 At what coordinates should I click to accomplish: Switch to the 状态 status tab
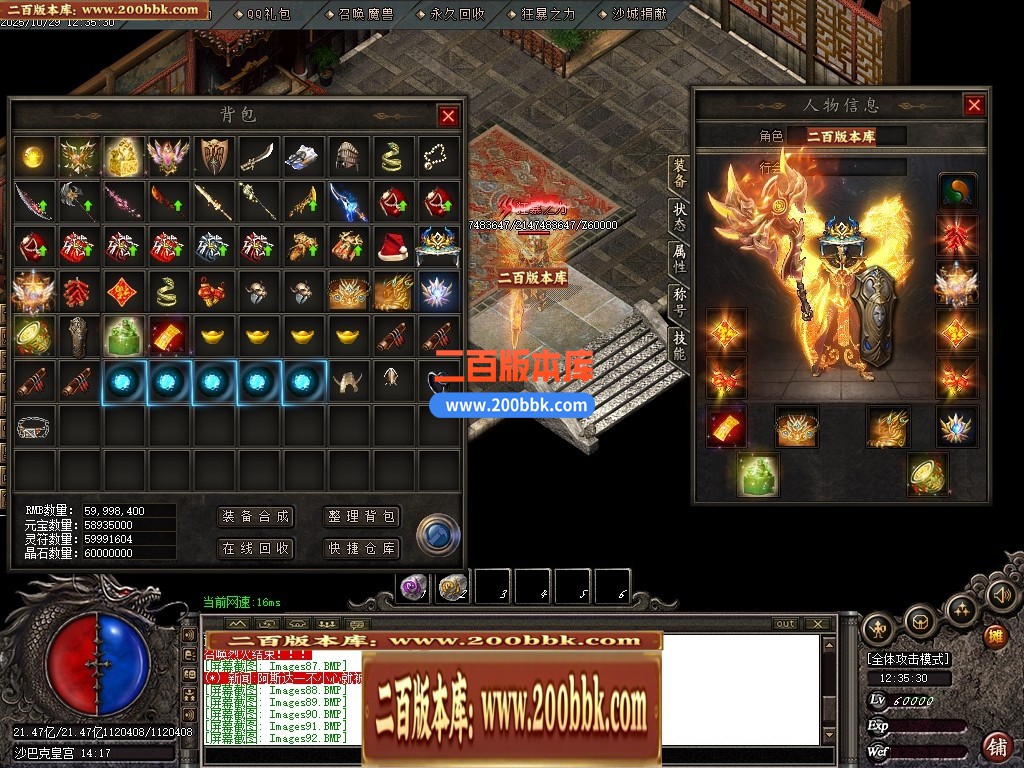tap(679, 218)
